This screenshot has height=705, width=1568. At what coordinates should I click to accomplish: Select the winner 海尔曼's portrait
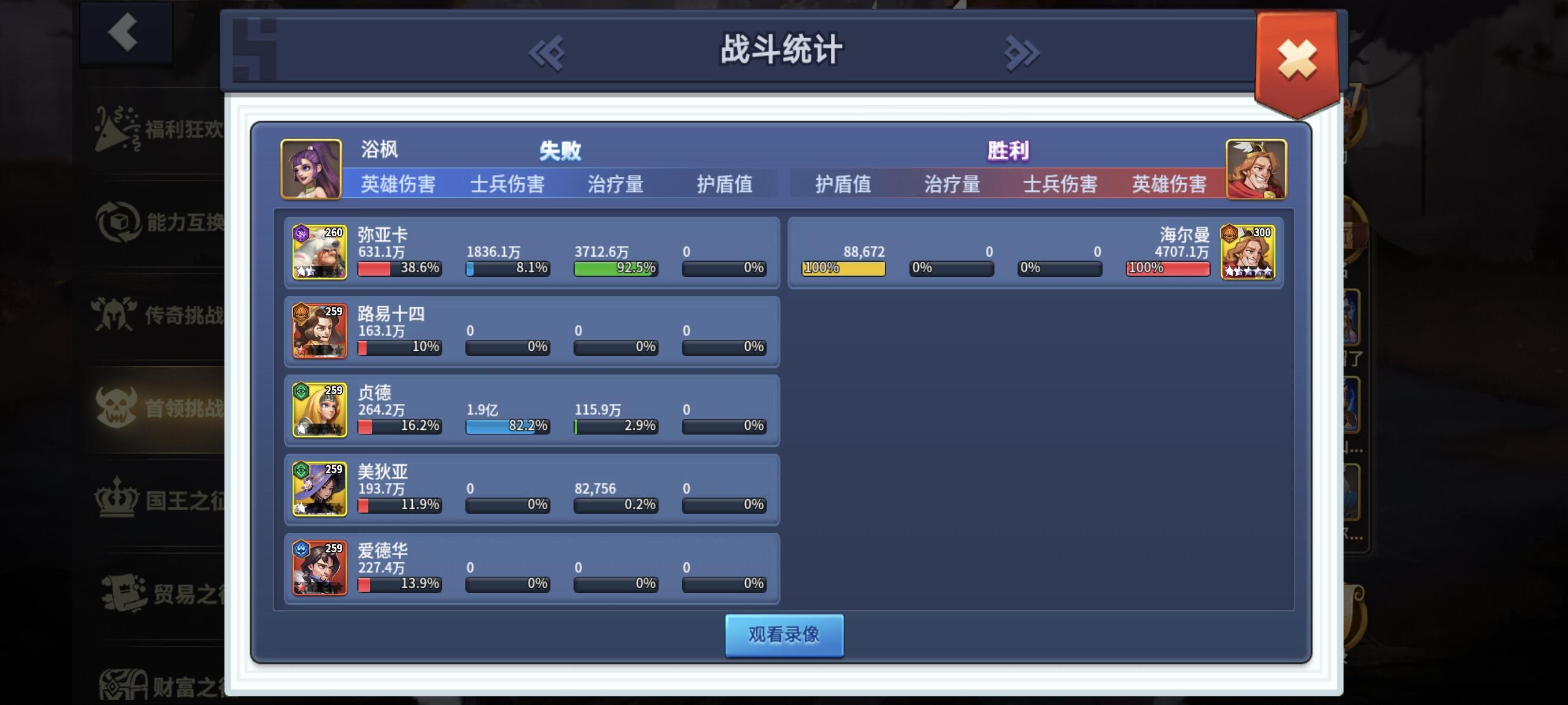pos(1249,252)
